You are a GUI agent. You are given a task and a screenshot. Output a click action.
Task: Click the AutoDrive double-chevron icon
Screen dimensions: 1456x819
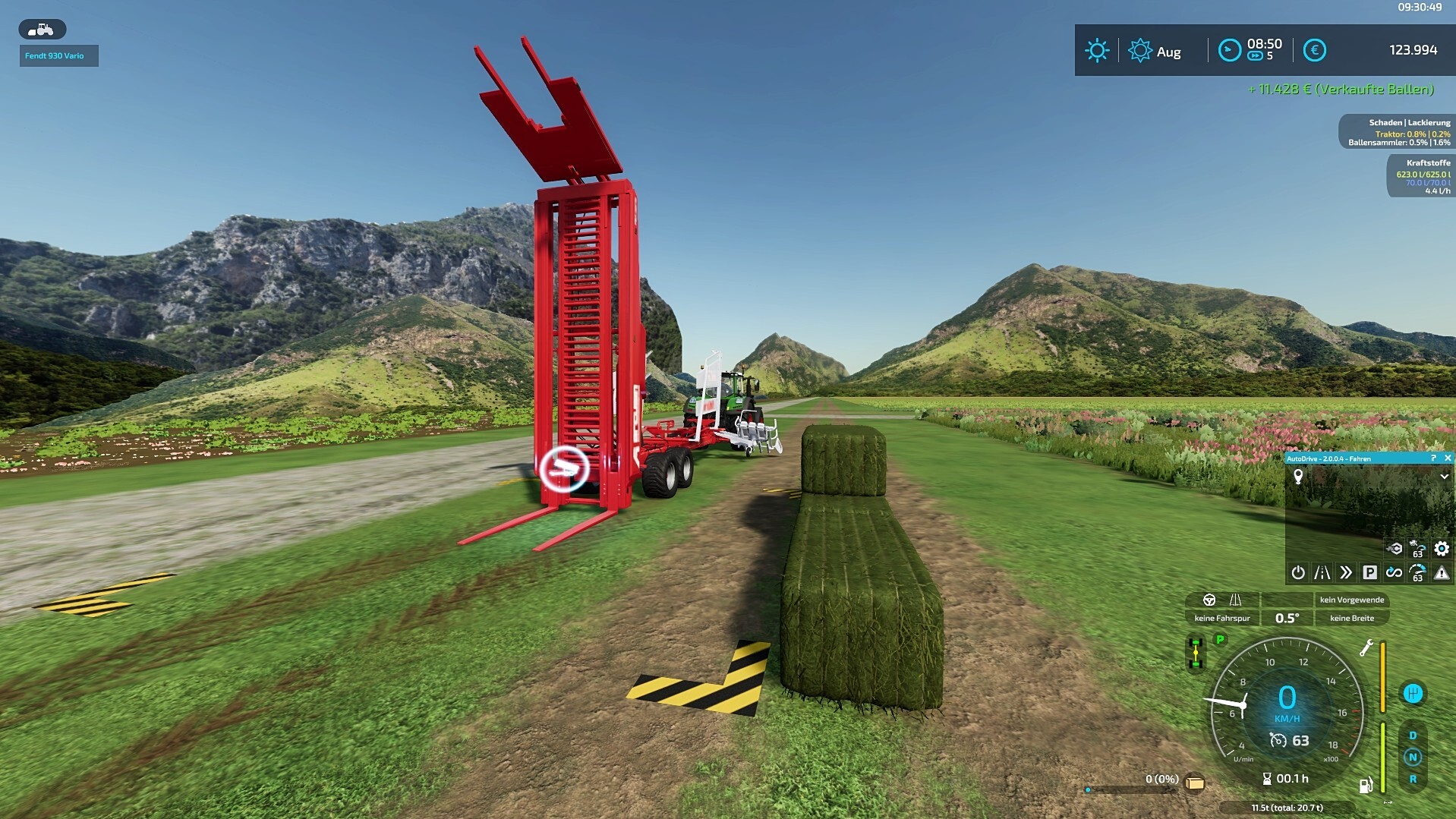pos(1346,572)
